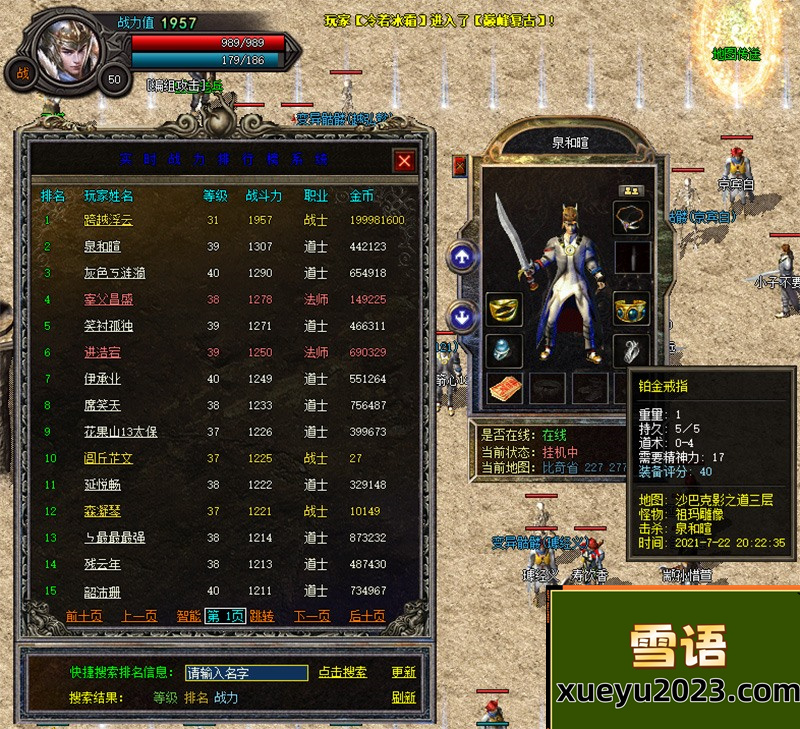Select the necklace equipment slot
This screenshot has height=729, width=800.
coord(631,219)
